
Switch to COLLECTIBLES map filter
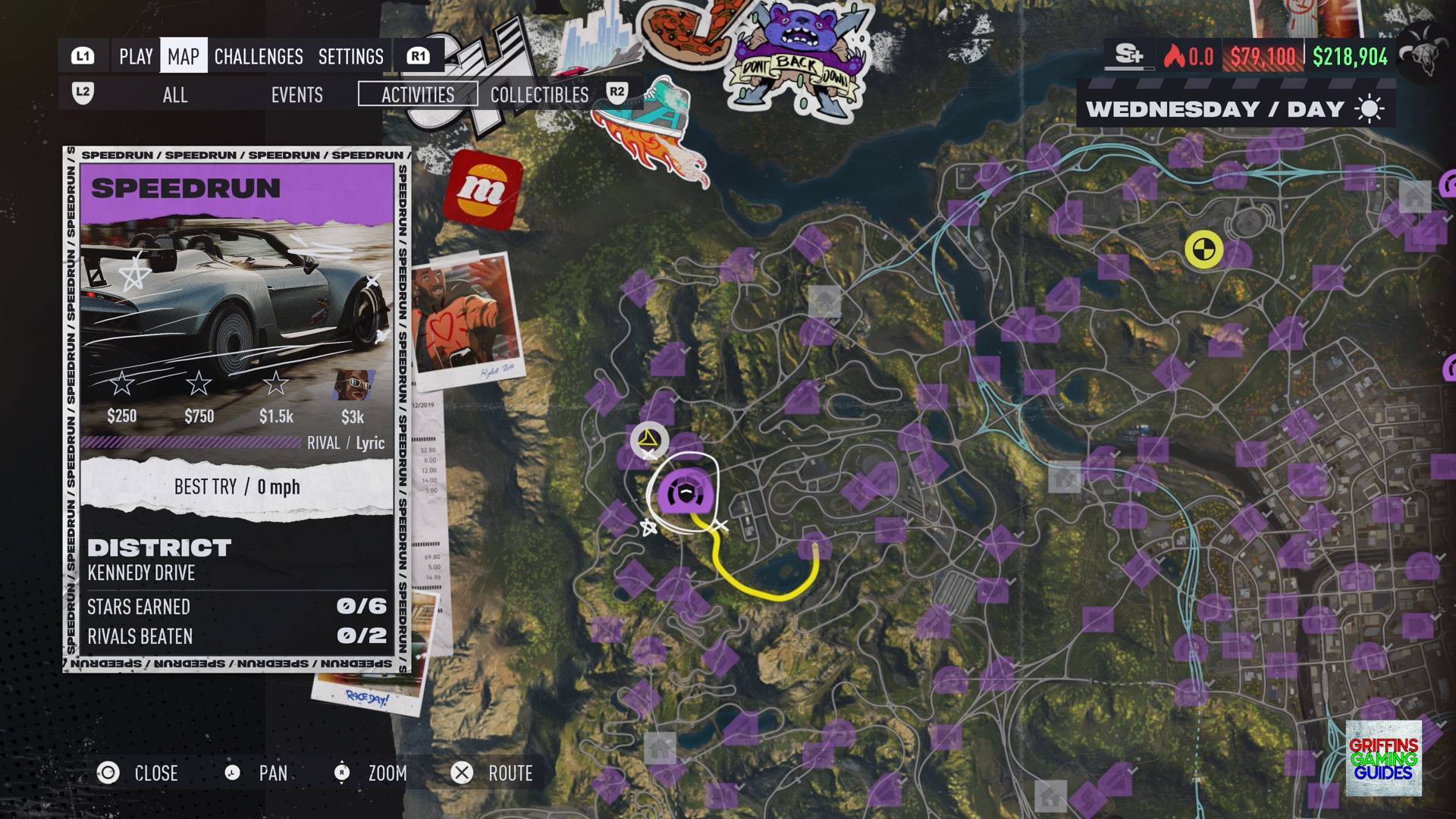[539, 95]
